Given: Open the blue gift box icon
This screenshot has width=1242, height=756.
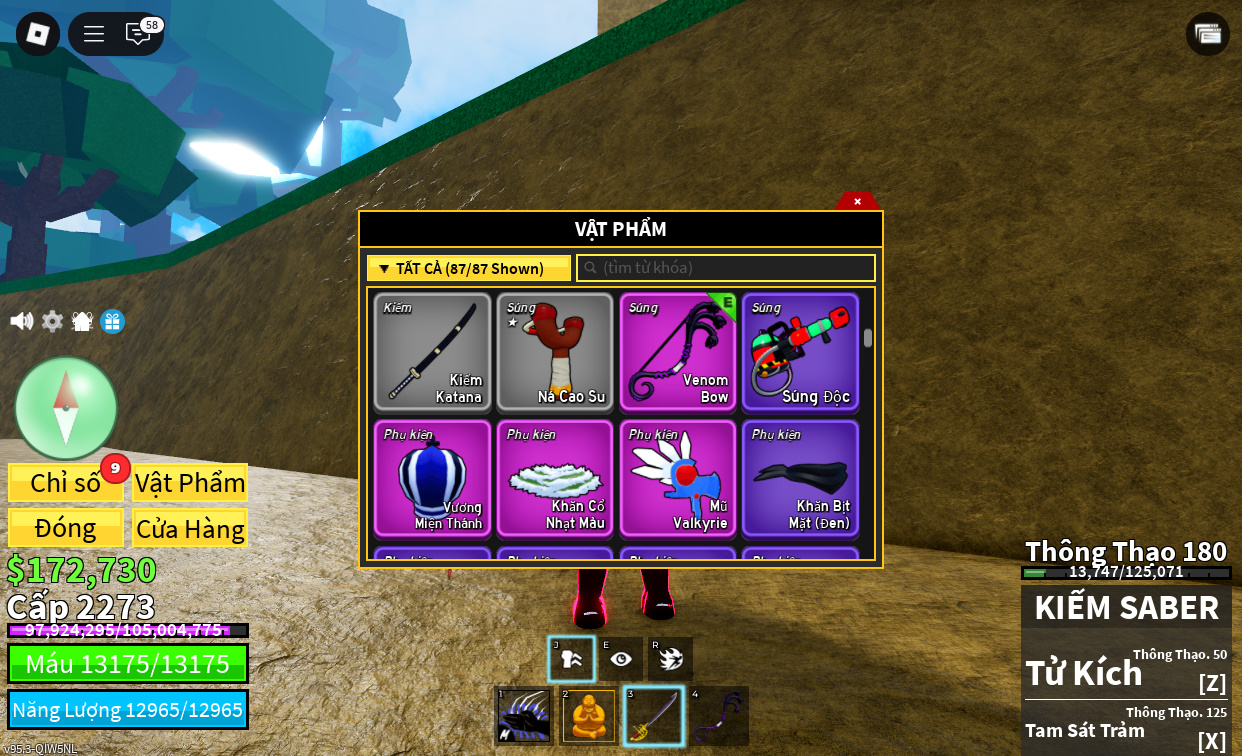Looking at the screenshot, I should click(112, 321).
